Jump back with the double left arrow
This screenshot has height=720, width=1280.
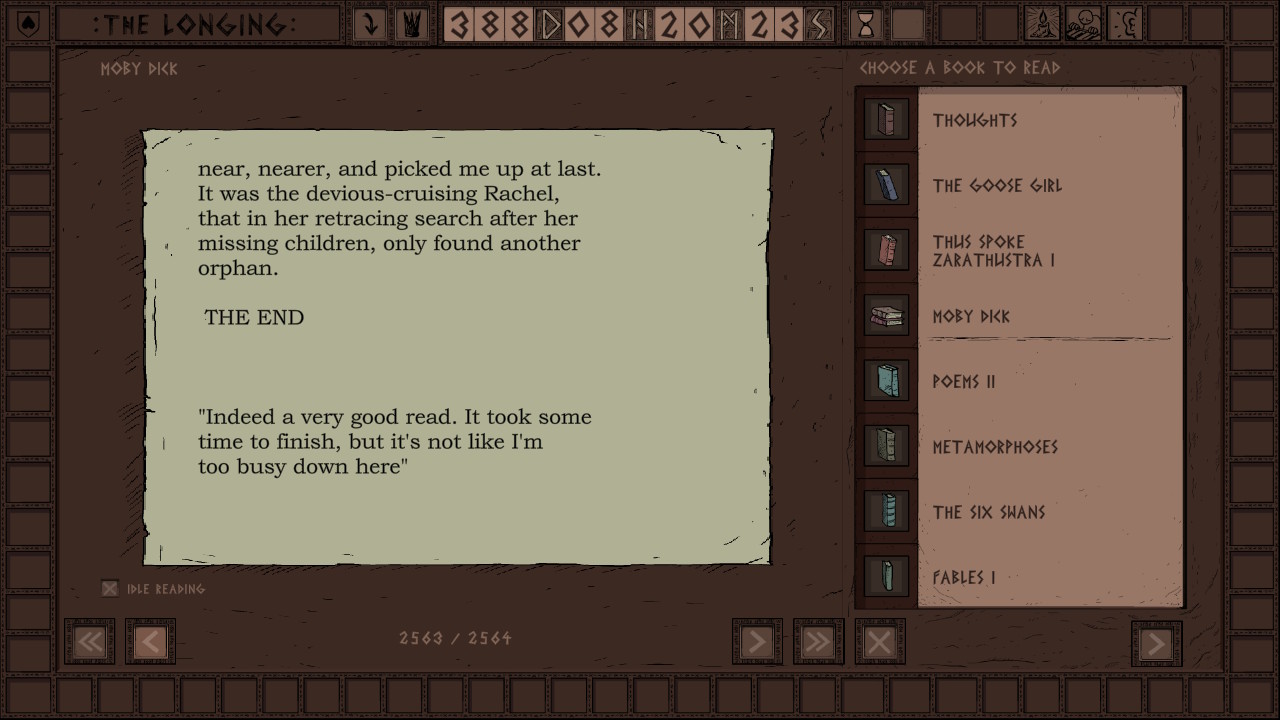(90, 642)
